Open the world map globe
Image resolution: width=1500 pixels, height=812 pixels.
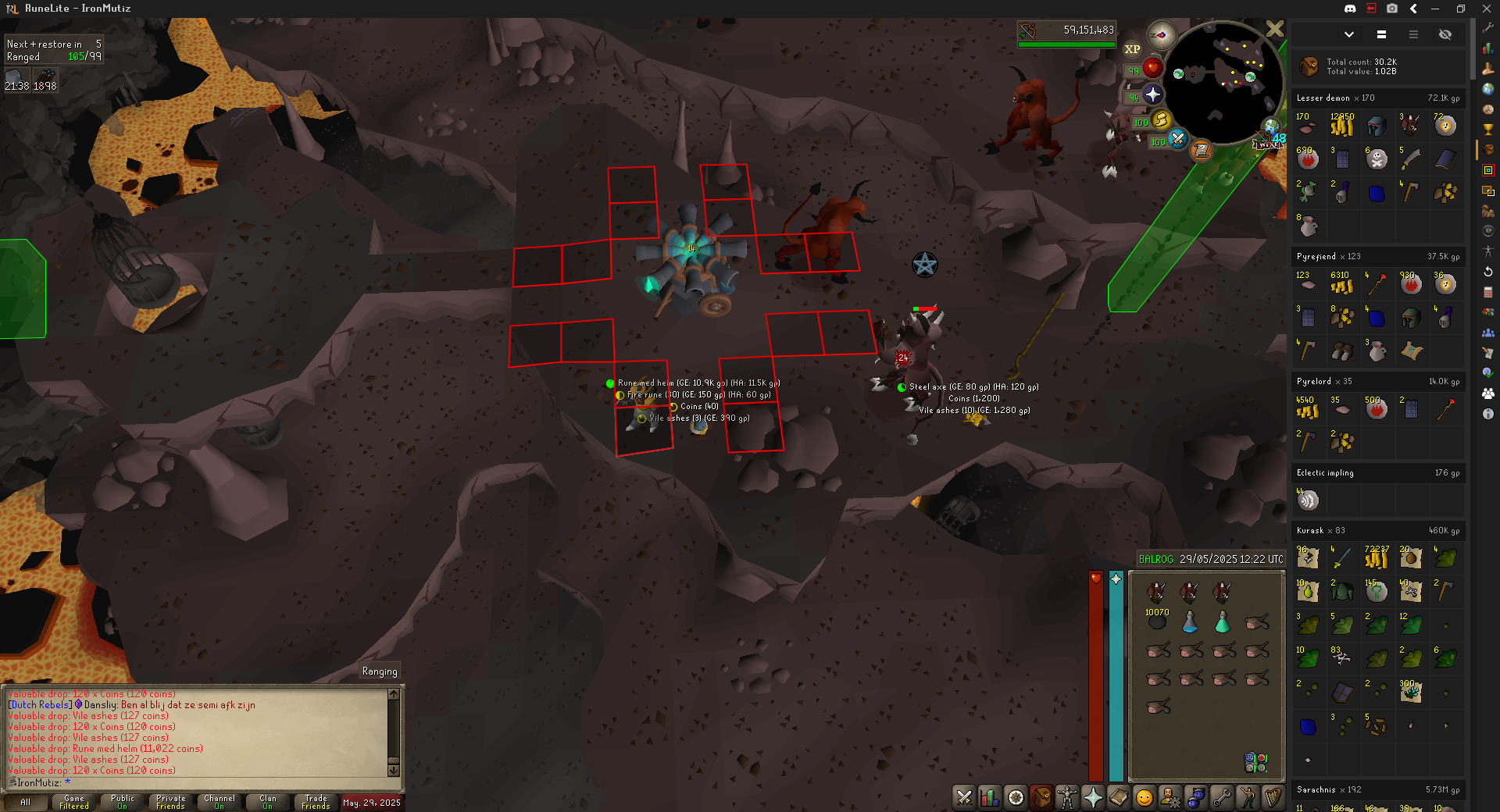(x=1271, y=126)
